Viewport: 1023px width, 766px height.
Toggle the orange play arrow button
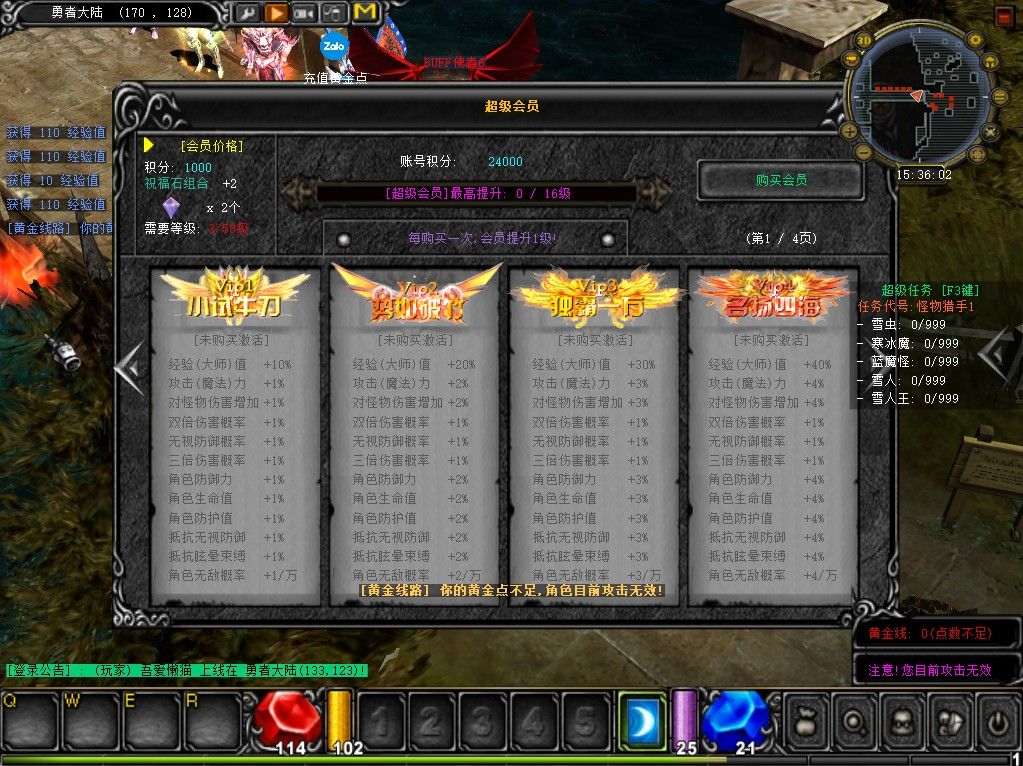point(276,13)
